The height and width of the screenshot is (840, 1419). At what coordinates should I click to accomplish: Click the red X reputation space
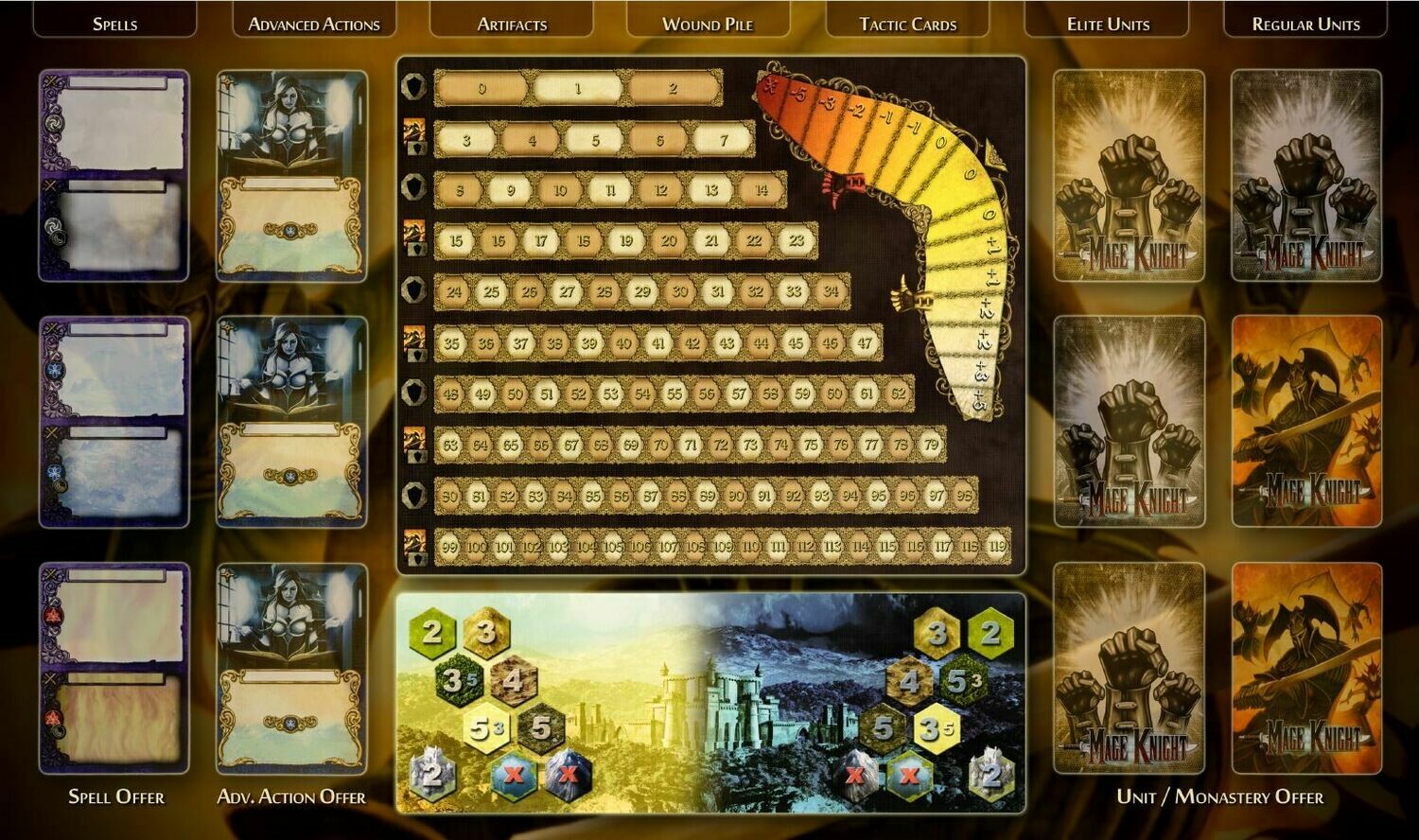click(x=770, y=89)
